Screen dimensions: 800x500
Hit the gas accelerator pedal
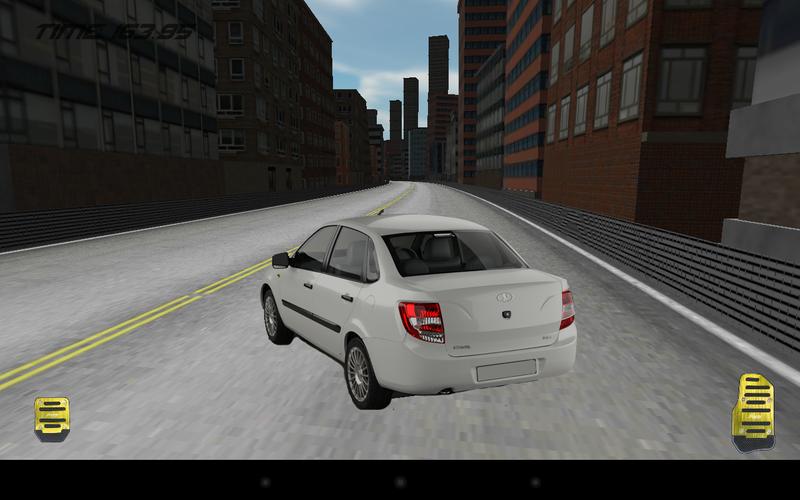click(751, 409)
